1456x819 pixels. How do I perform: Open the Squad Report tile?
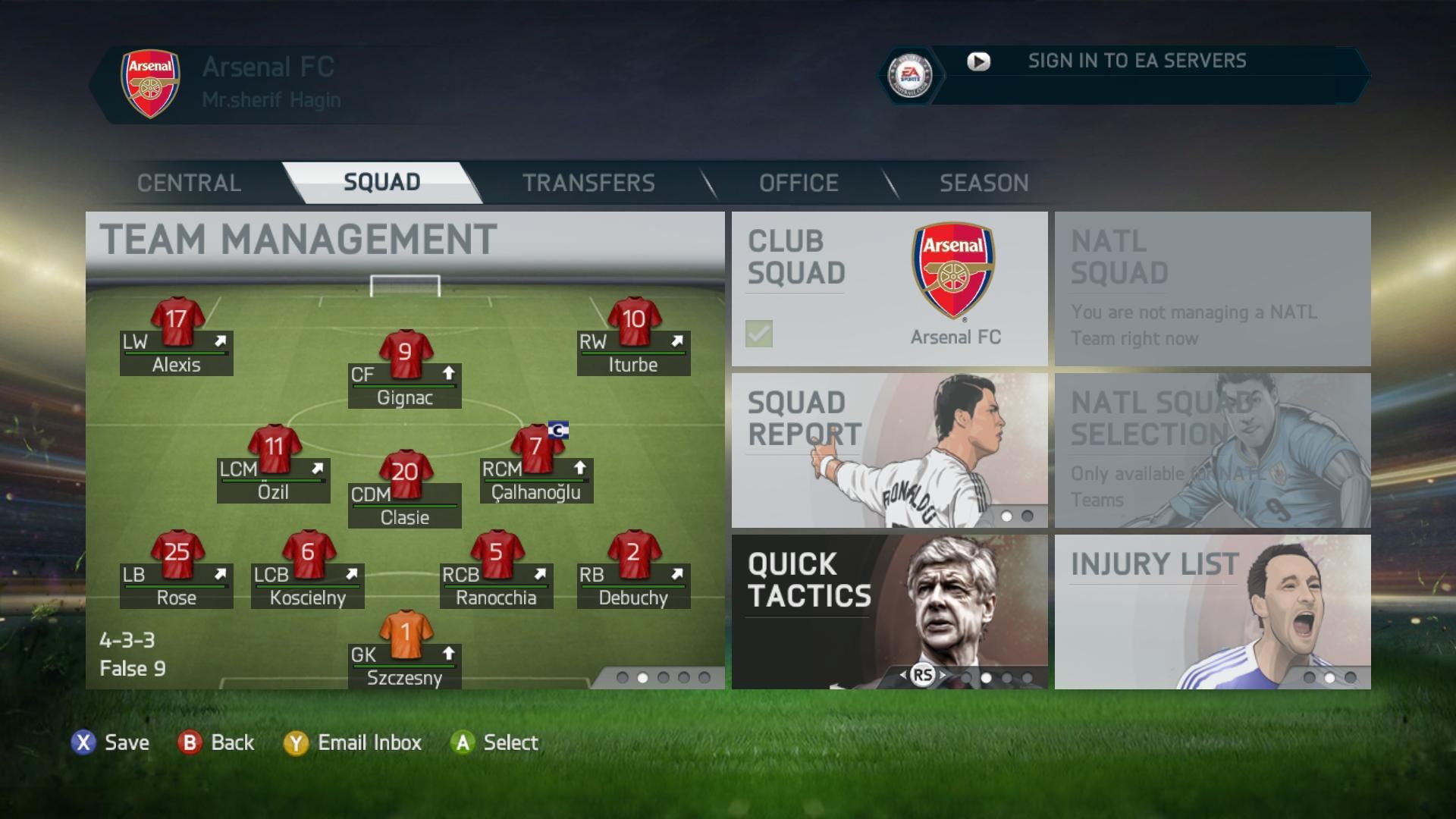pyautogui.click(x=889, y=450)
